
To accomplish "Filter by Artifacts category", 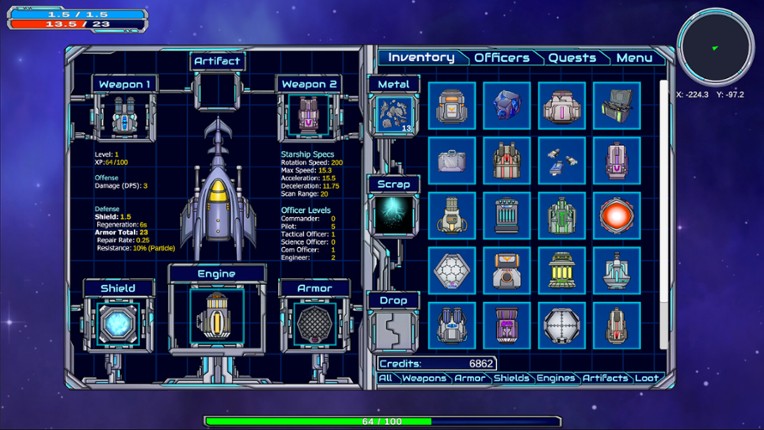I will click(x=605, y=378).
